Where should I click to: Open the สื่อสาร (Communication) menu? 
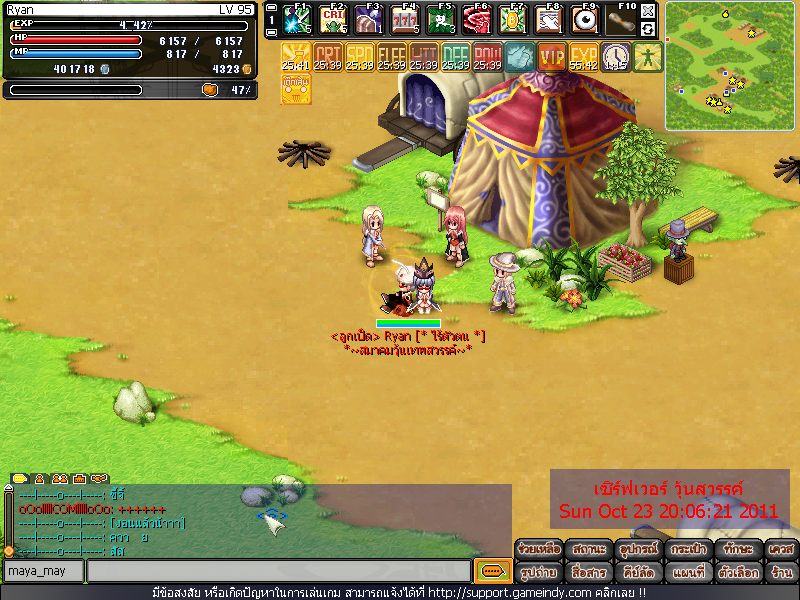click(x=587, y=573)
